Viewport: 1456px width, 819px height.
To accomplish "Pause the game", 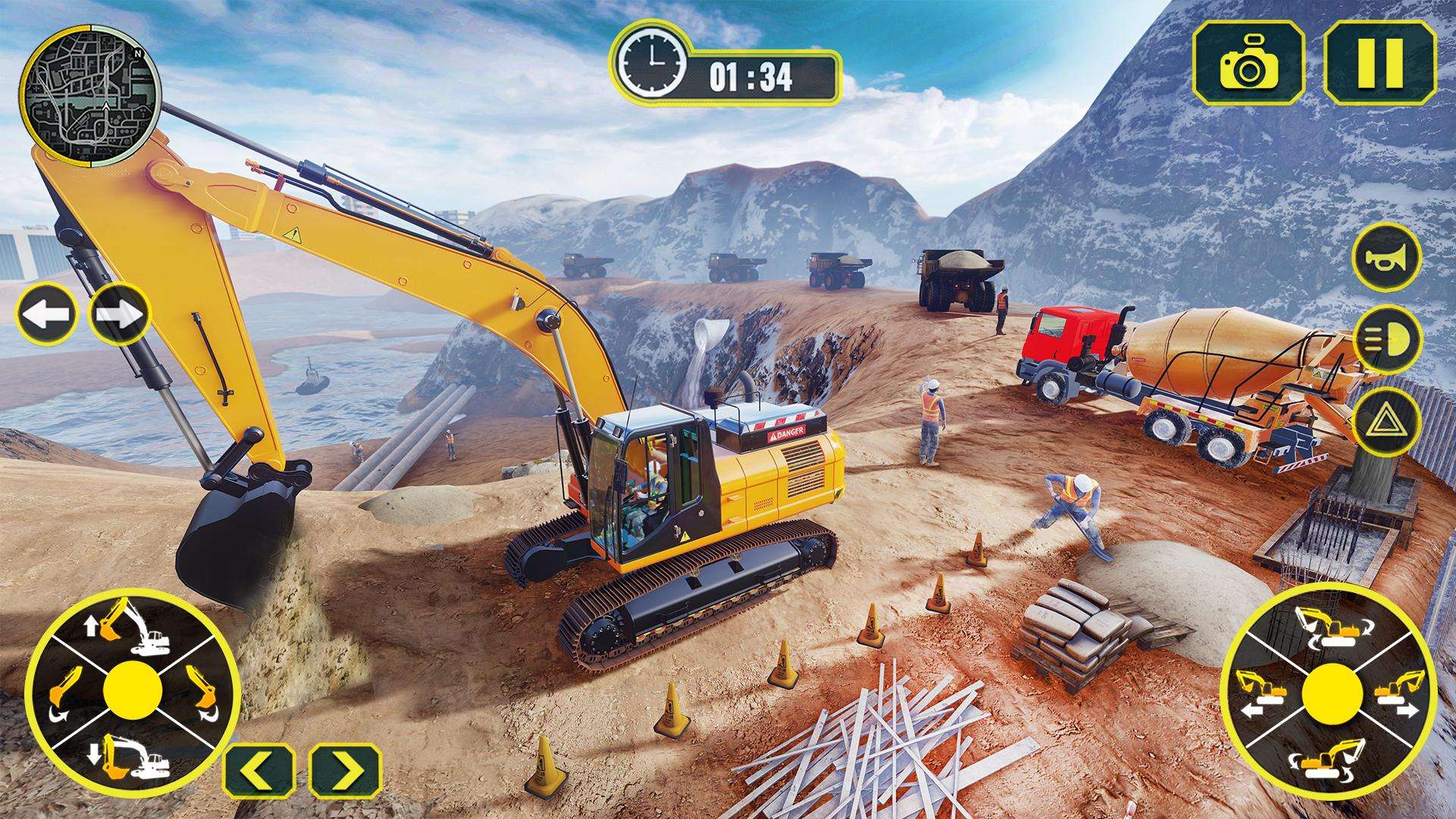I will coord(1381,62).
